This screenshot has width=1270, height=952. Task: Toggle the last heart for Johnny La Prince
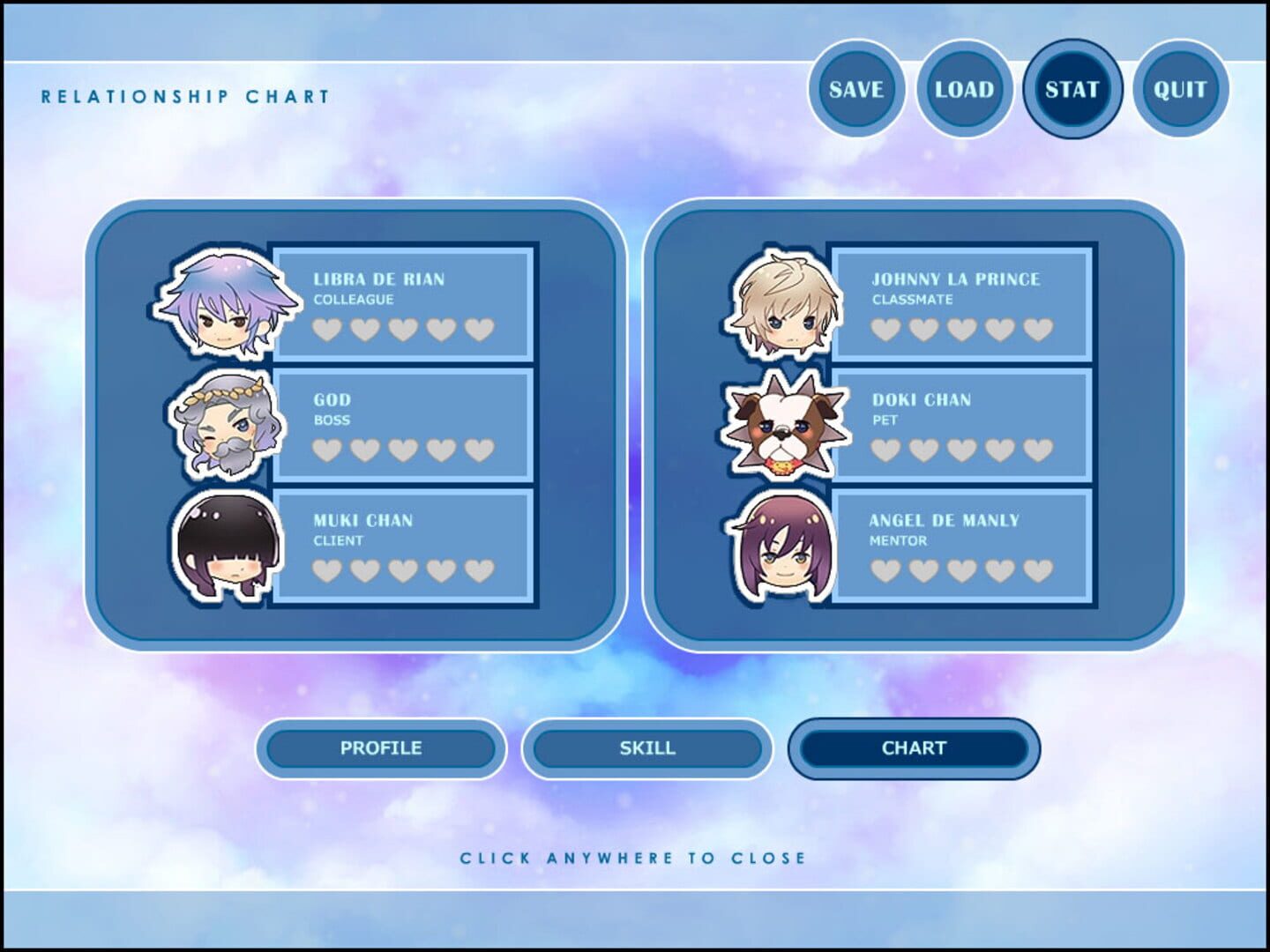pos(1038,328)
